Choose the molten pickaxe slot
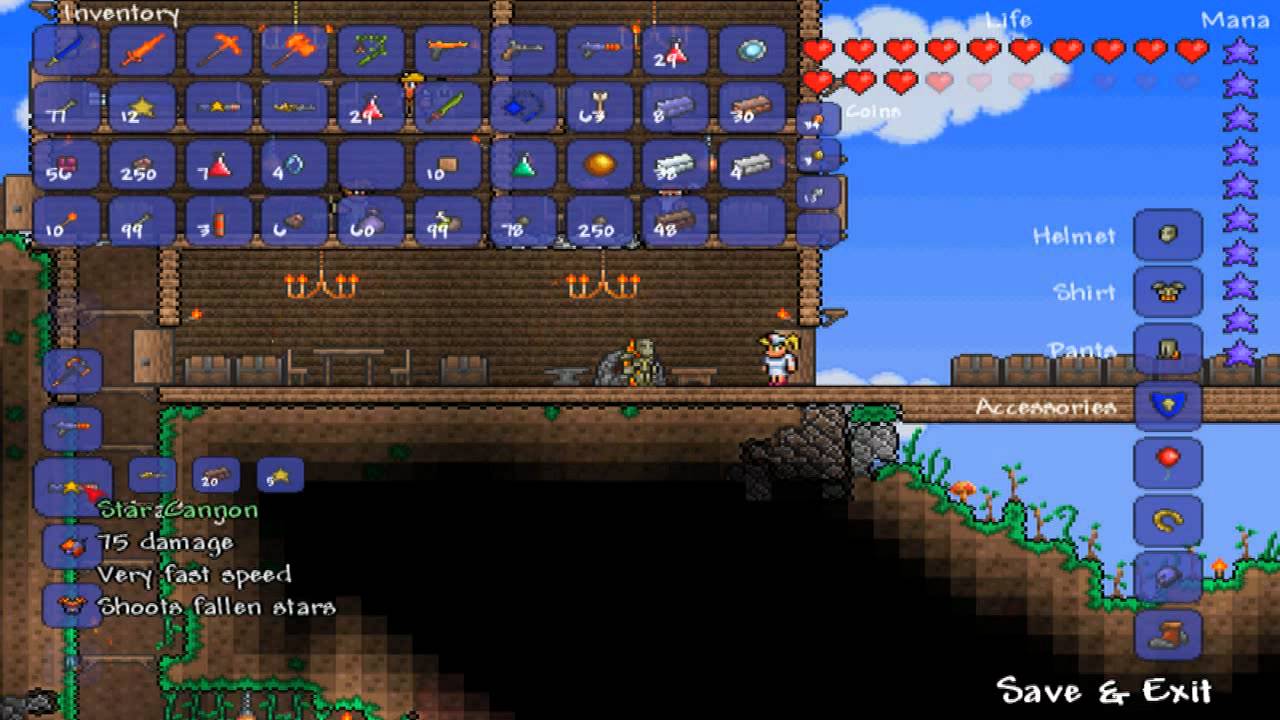Image resolution: width=1280 pixels, height=720 pixels. (x=218, y=50)
